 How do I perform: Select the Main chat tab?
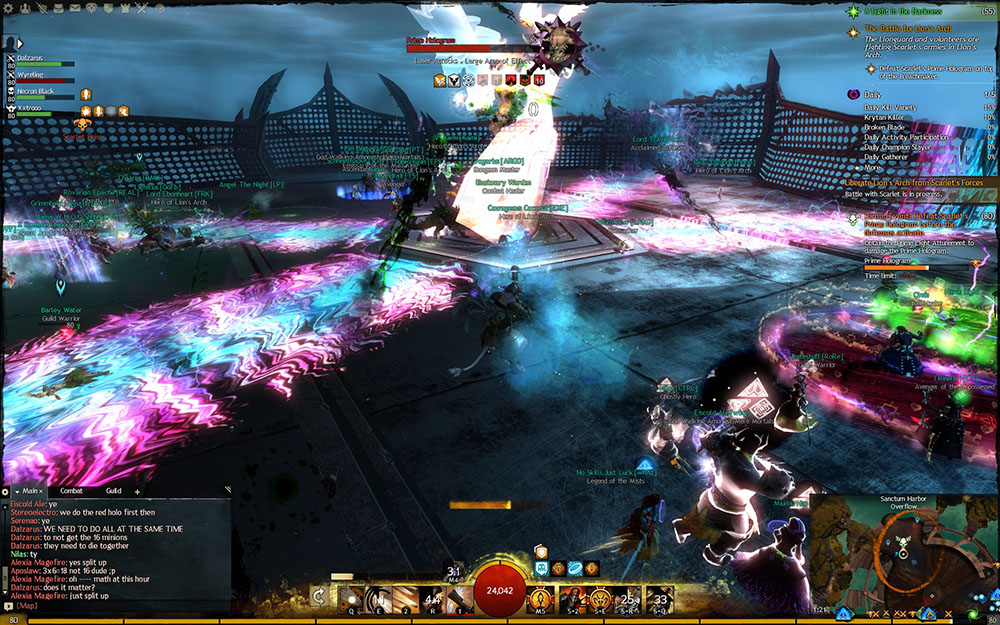tap(31, 491)
